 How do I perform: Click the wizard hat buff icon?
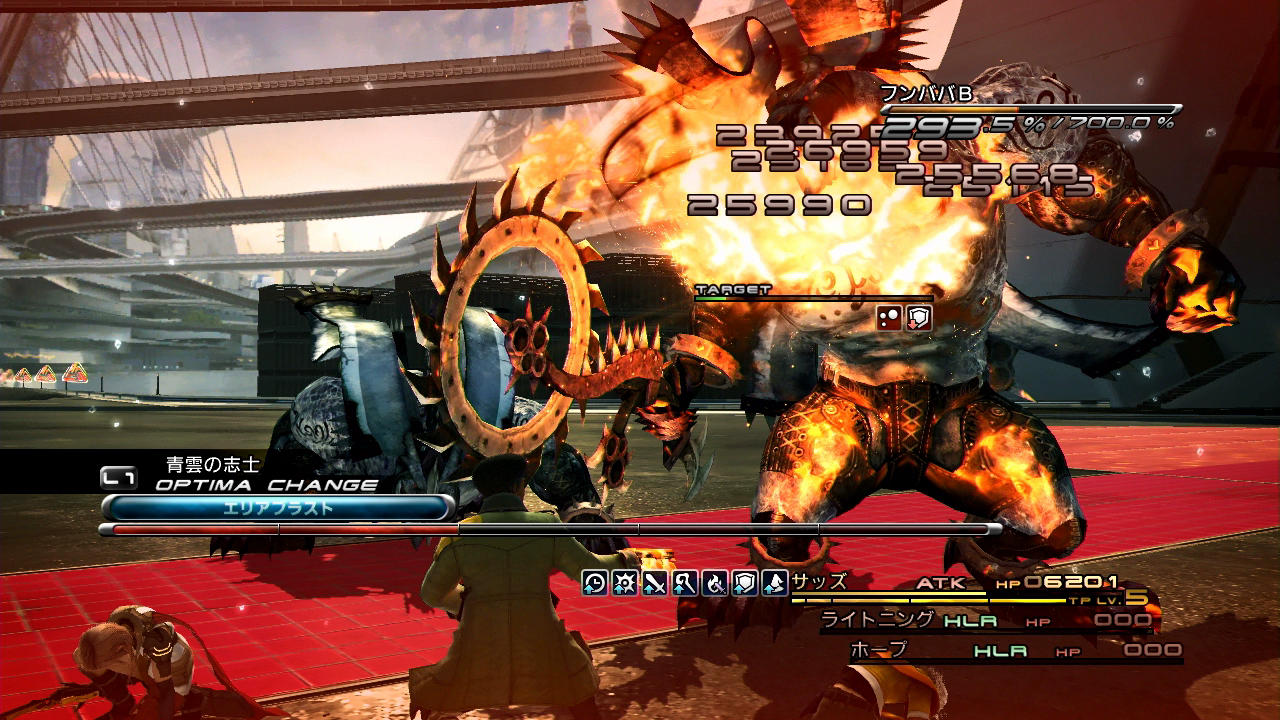click(x=774, y=583)
